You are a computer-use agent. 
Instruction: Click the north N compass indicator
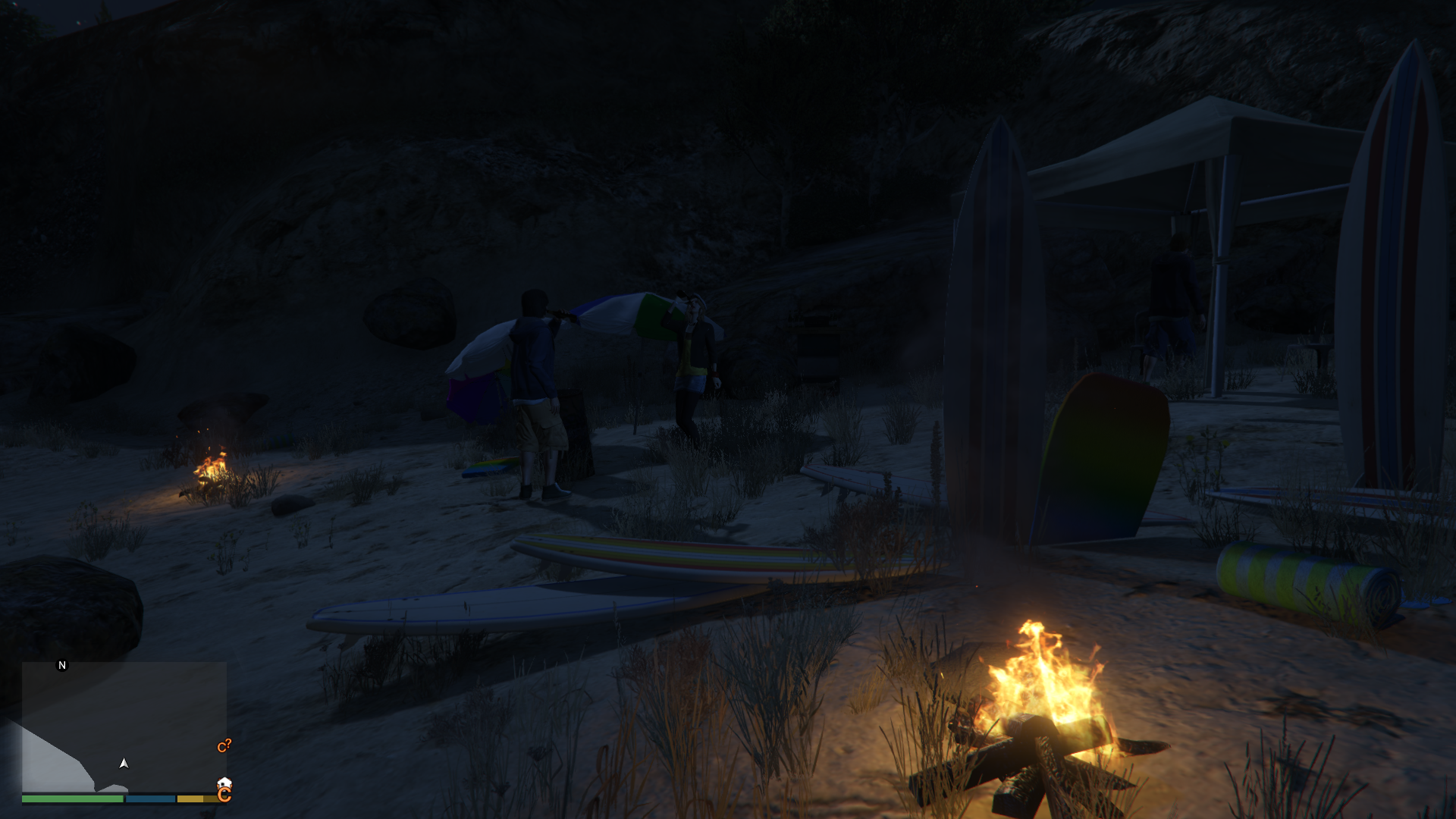point(62,665)
